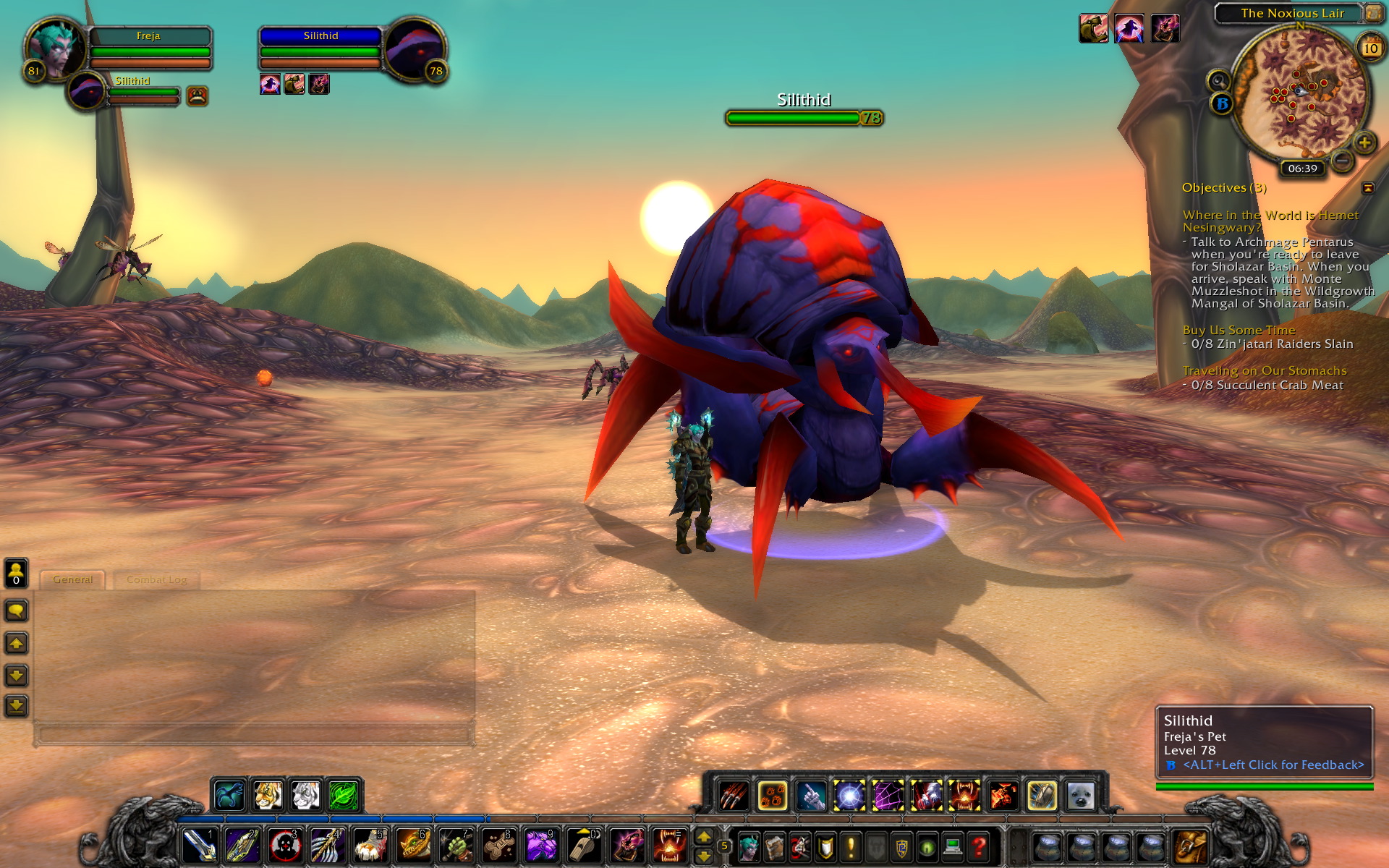This screenshot has height=868, width=1389.
Task: Open the backpack bag slot
Action: point(1190,845)
